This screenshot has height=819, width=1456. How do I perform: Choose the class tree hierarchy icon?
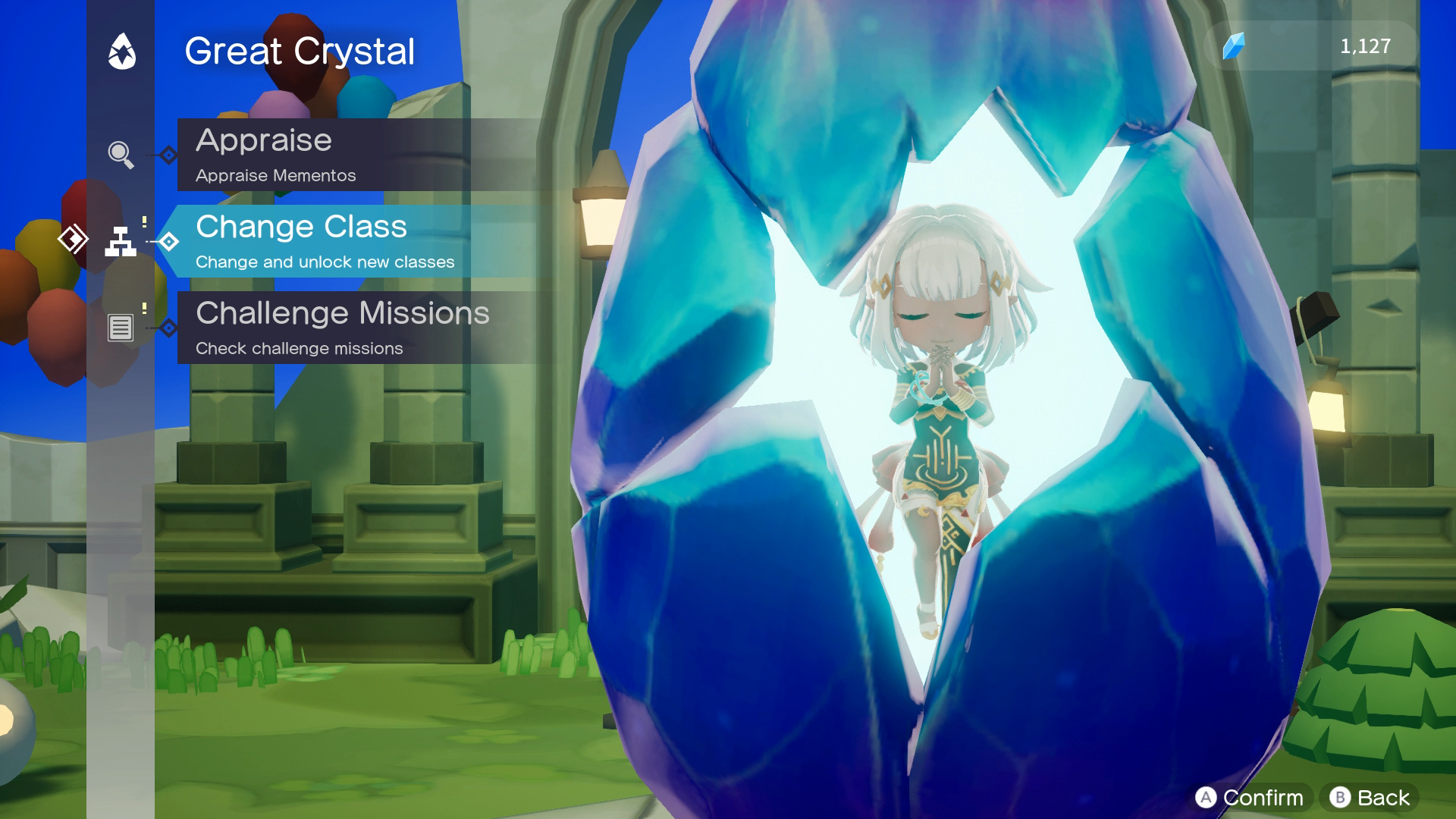(121, 241)
